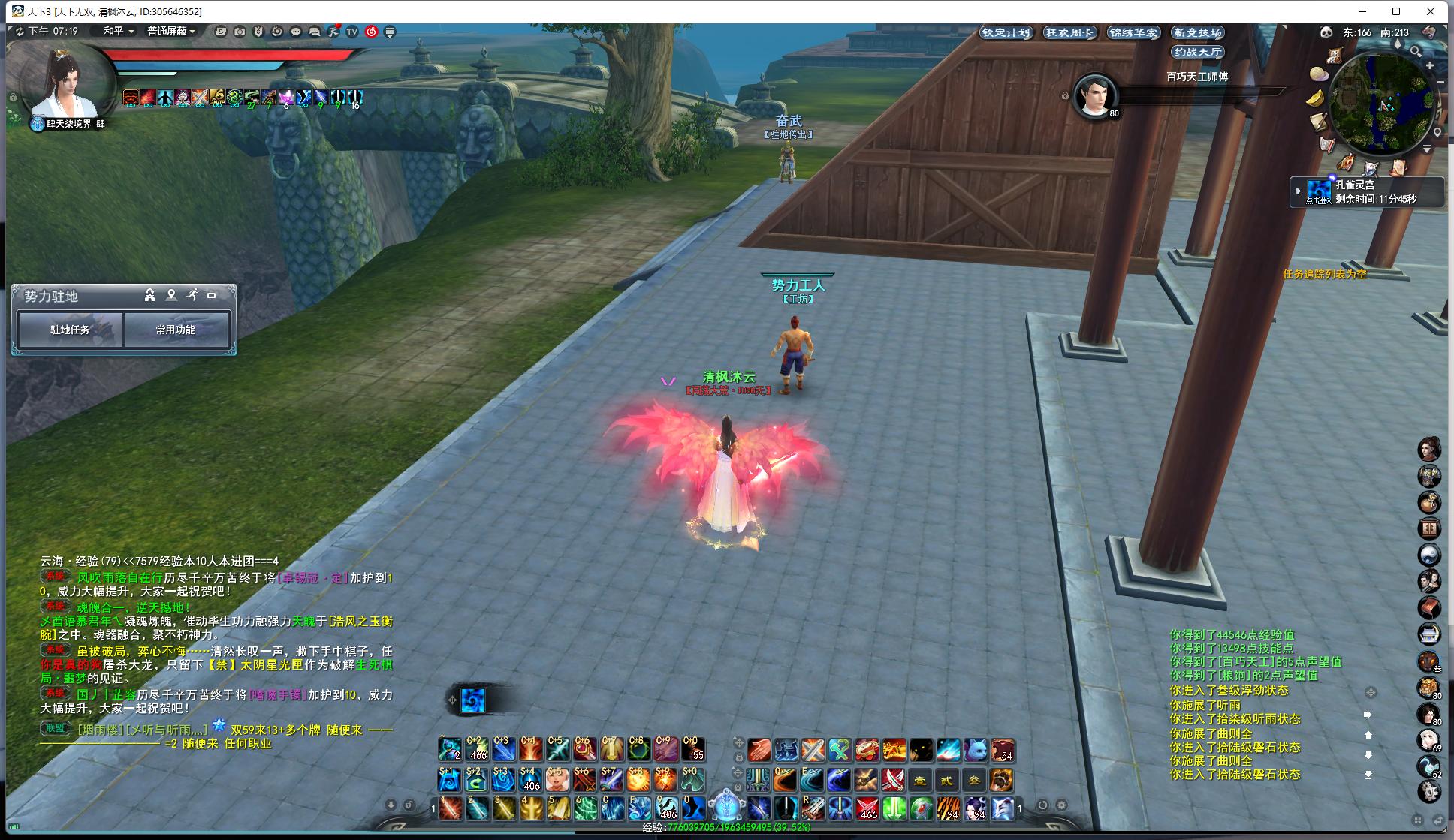Open the 约战大厅 lobby button
This screenshot has width=1454, height=840.
(x=1198, y=52)
